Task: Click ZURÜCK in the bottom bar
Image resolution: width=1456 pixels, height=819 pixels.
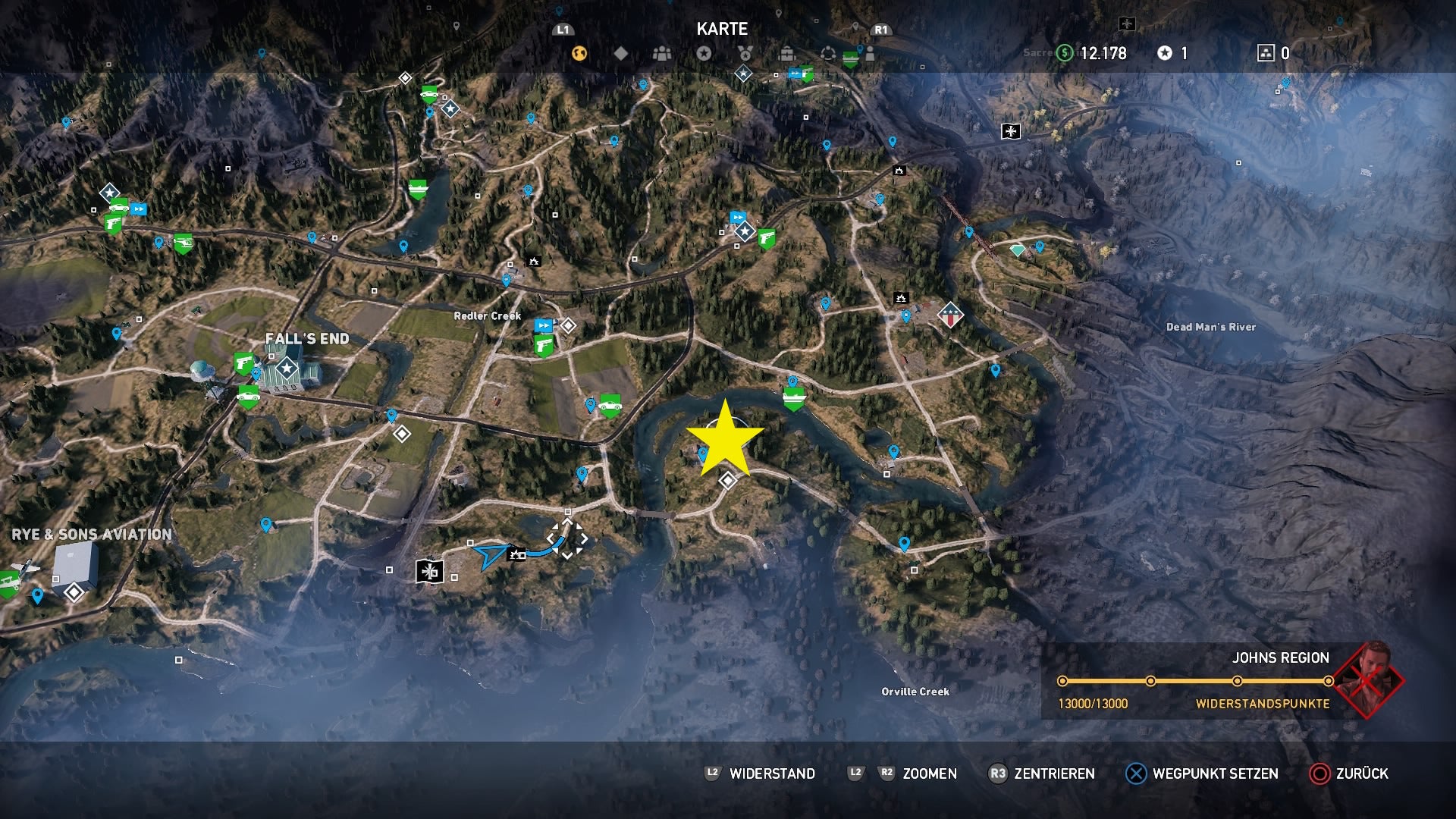Action: tap(1365, 774)
